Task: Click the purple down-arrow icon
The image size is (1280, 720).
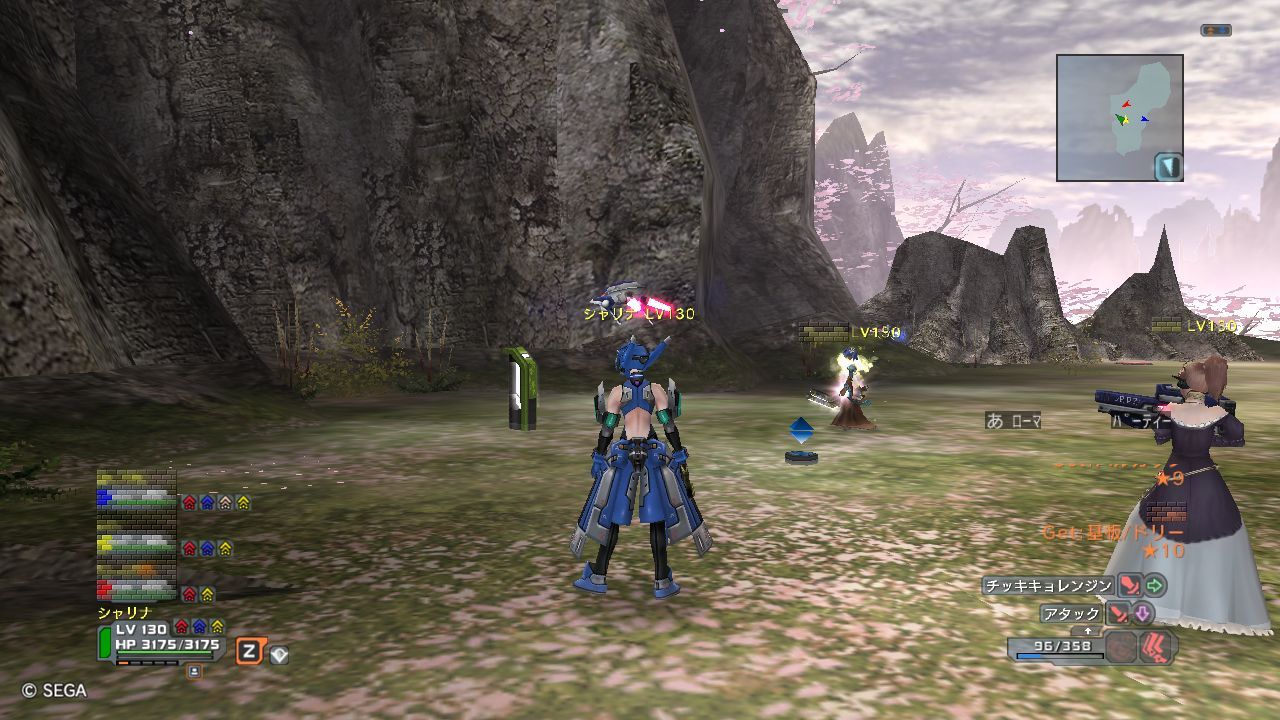Action: pos(1142,614)
